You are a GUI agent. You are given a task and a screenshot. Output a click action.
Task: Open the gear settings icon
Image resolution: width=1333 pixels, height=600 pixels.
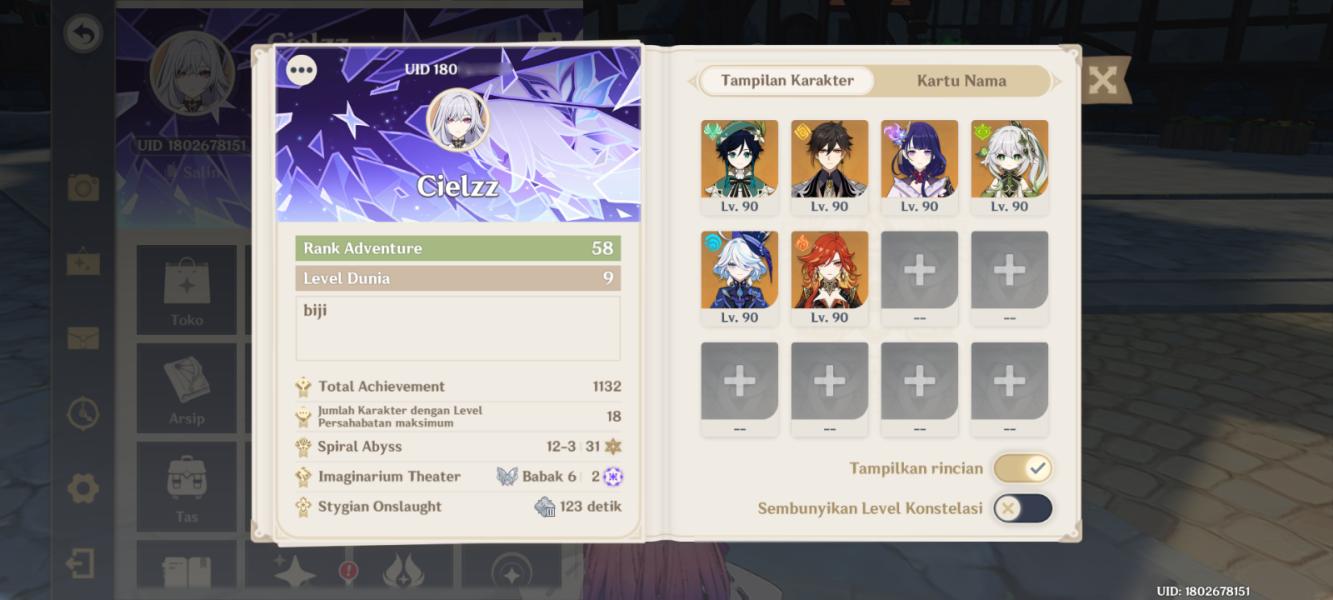point(83,489)
